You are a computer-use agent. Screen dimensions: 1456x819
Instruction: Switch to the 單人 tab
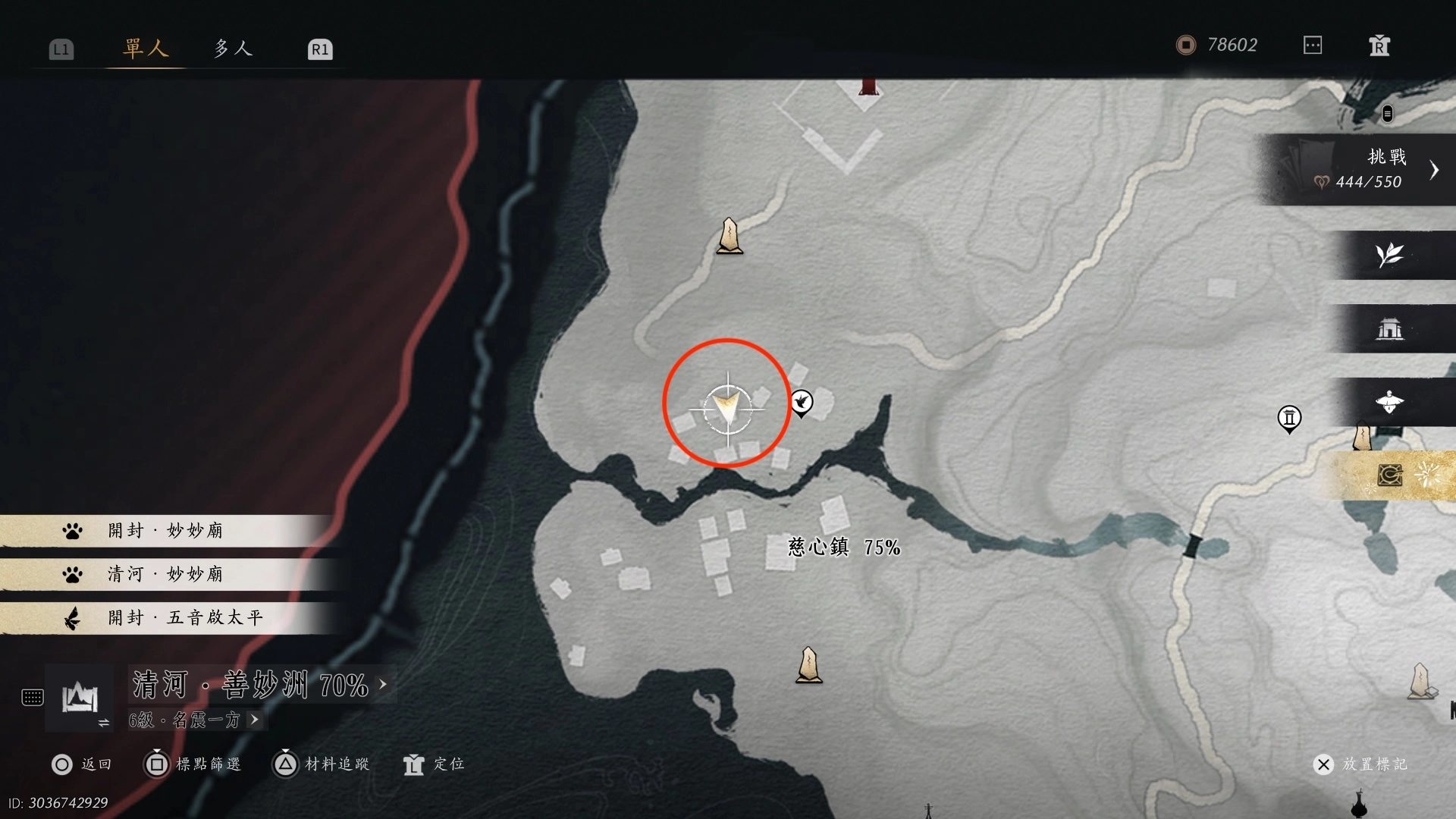(145, 49)
